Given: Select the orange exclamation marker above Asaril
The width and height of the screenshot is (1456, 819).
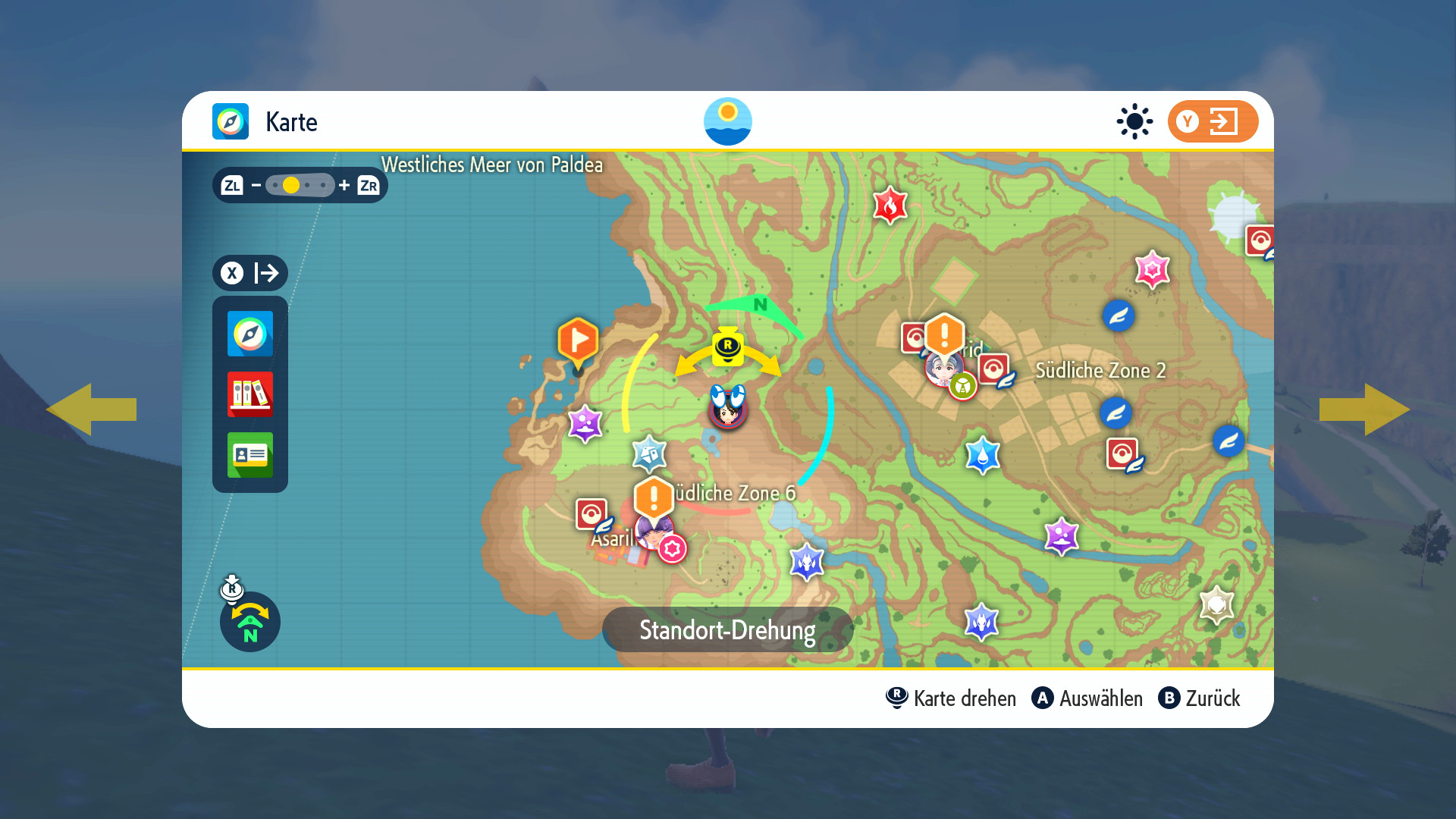Looking at the screenshot, I should tap(654, 498).
